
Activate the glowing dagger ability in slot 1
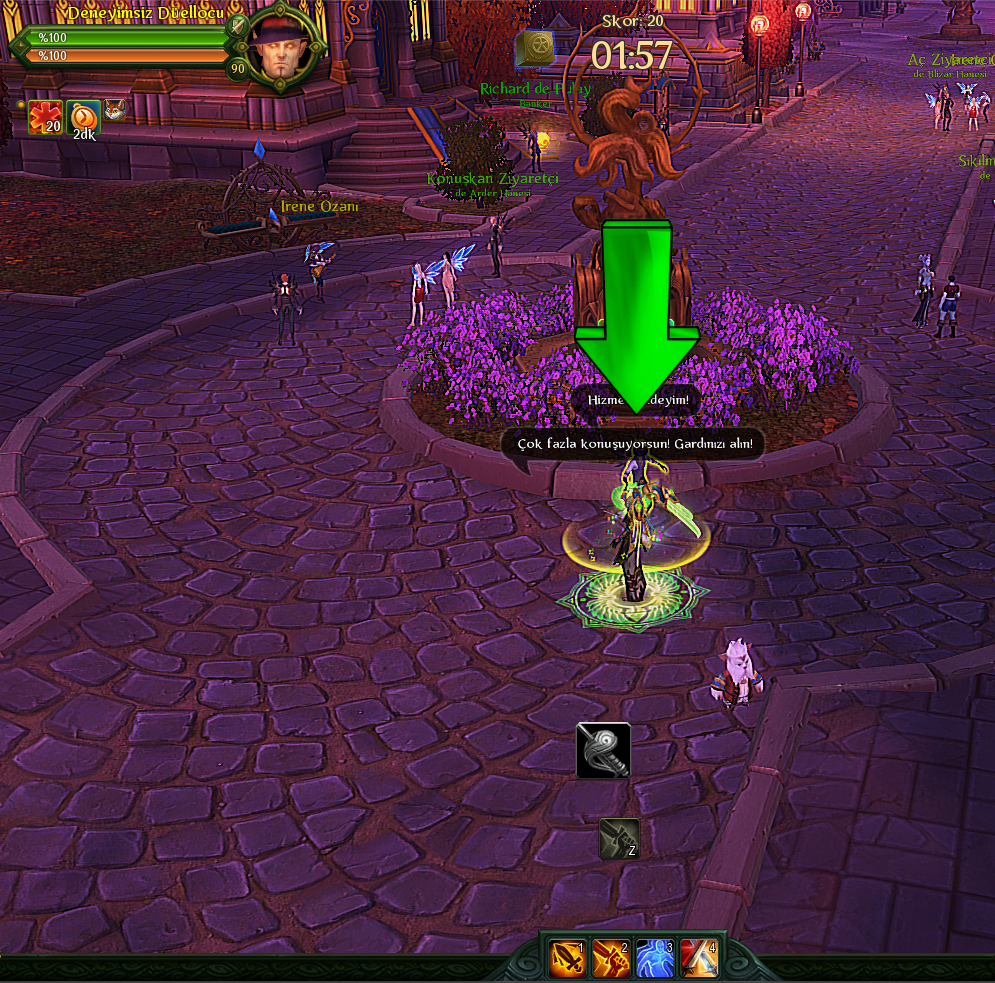tap(566, 959)
